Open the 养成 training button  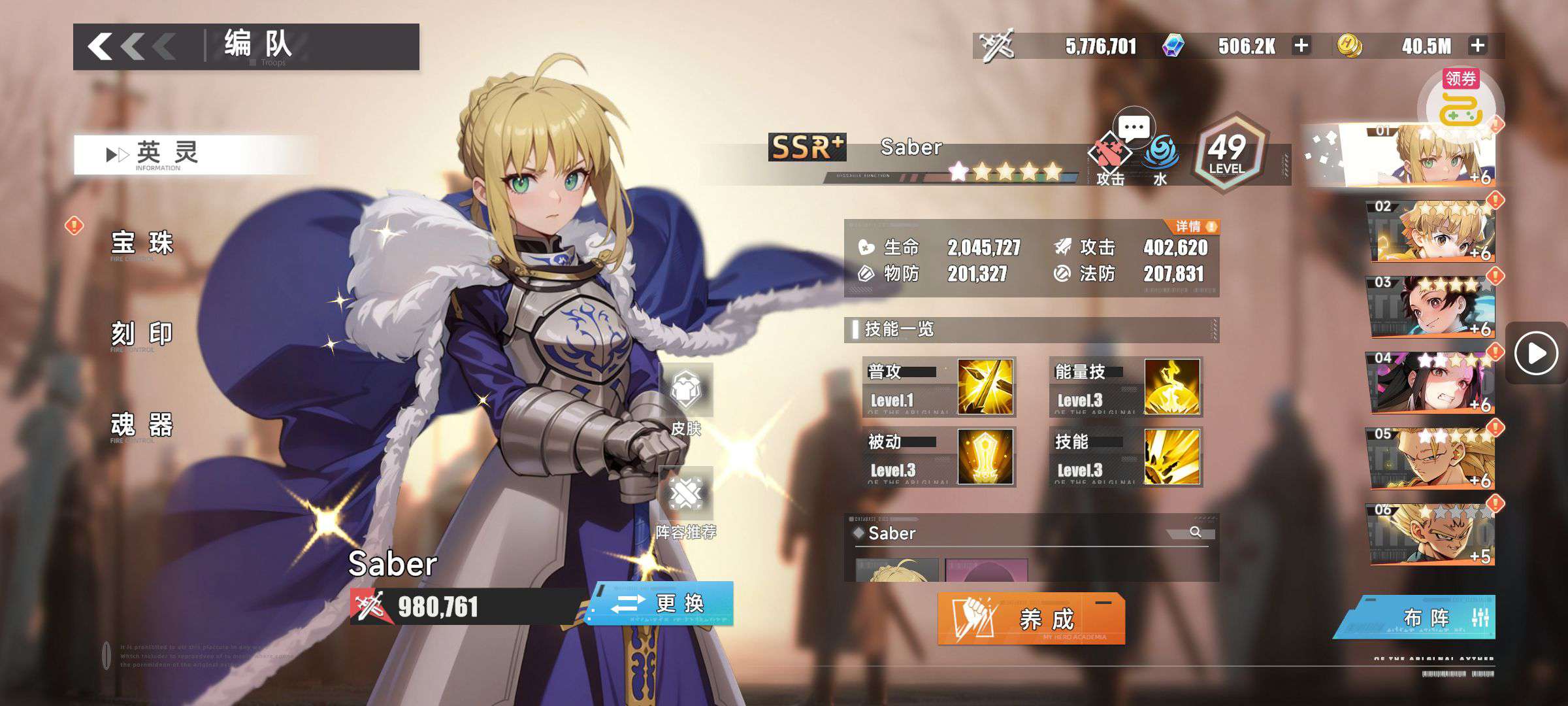[x=1031, y=618]
